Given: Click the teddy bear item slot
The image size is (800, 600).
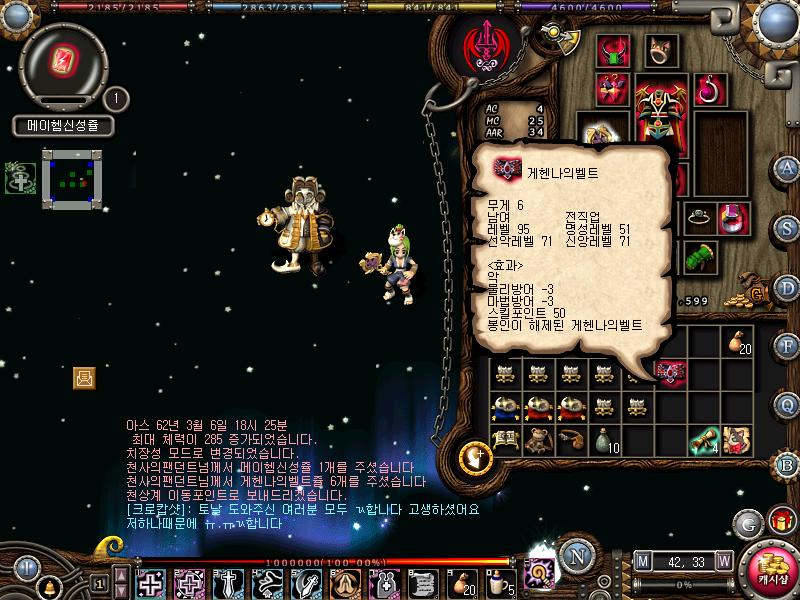Looking at the screenshot, I should click(538, 439).
